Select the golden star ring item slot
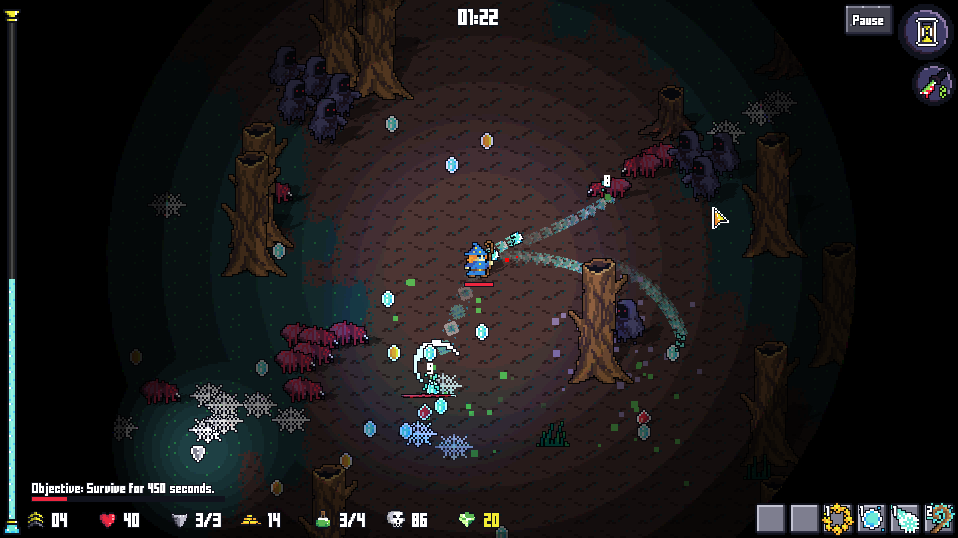Image resolution: width=958 pixels, height=538 pixels. 837,518
